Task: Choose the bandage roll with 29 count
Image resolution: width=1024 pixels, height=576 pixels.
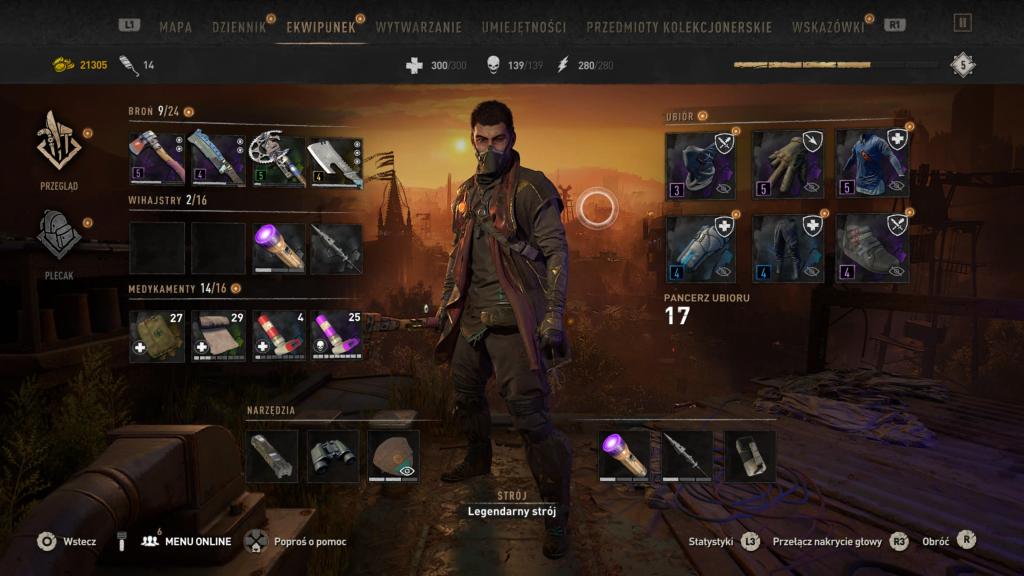Action: (x=217, y=336)
